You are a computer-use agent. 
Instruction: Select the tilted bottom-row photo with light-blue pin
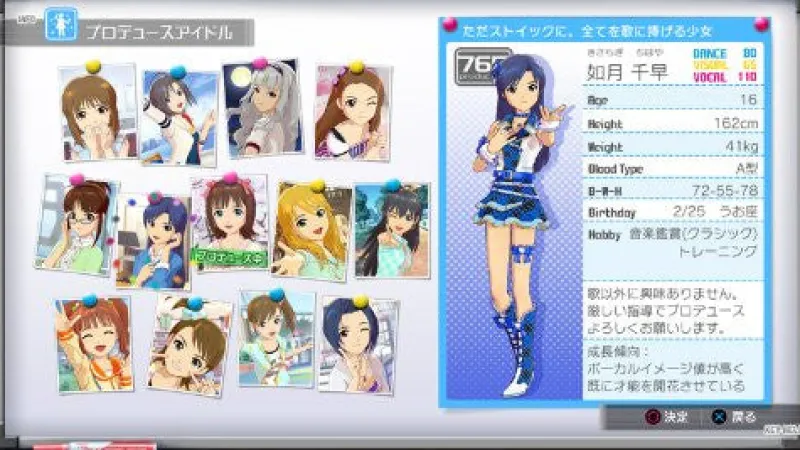(x=189, y=345)
